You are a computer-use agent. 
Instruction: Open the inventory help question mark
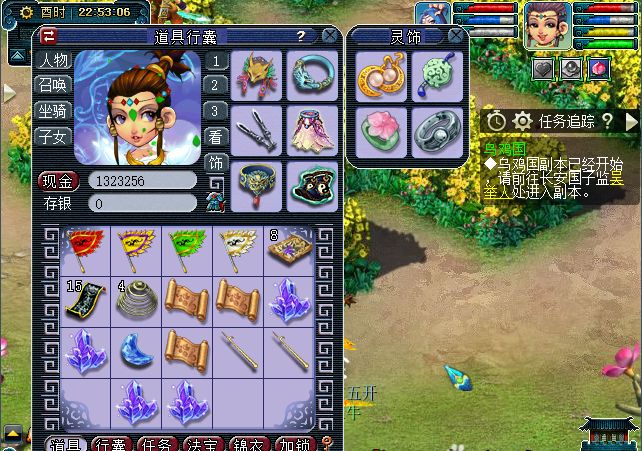300,36
